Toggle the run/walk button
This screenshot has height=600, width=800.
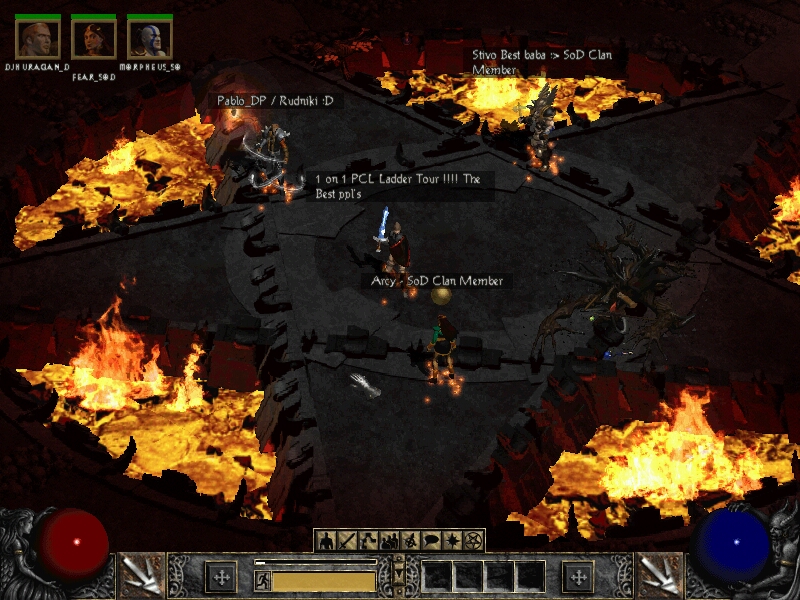click(262, 580)
